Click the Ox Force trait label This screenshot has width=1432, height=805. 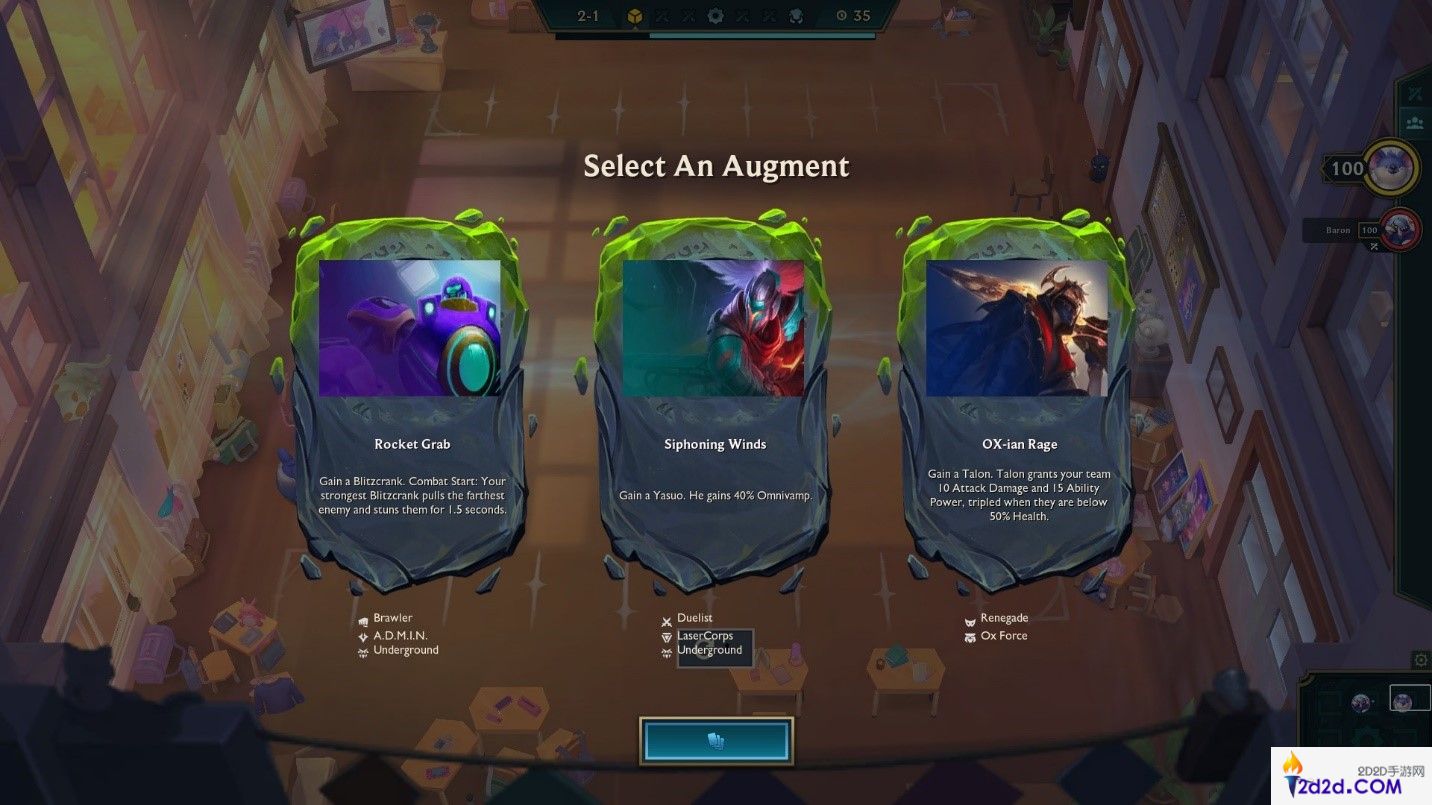1003,636
